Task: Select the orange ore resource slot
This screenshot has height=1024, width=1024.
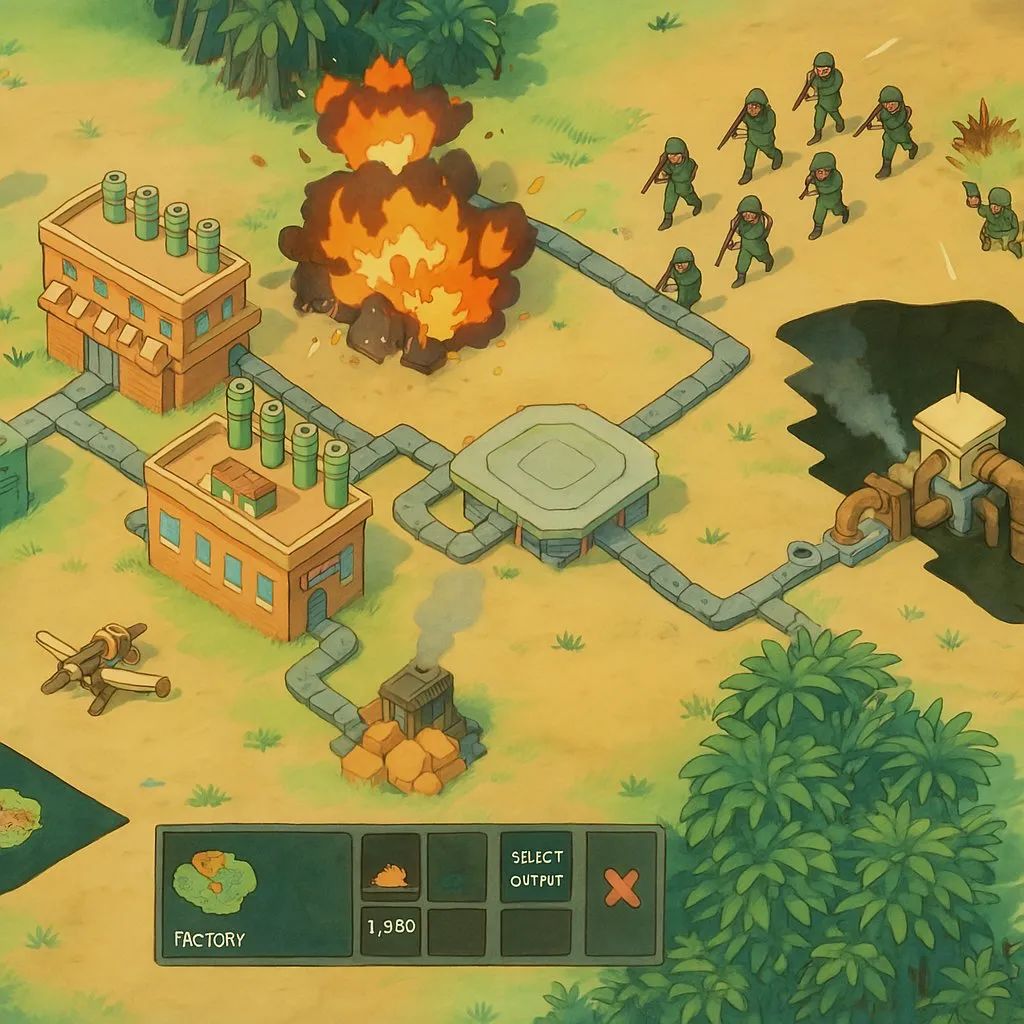Action: tap(389, 868)
